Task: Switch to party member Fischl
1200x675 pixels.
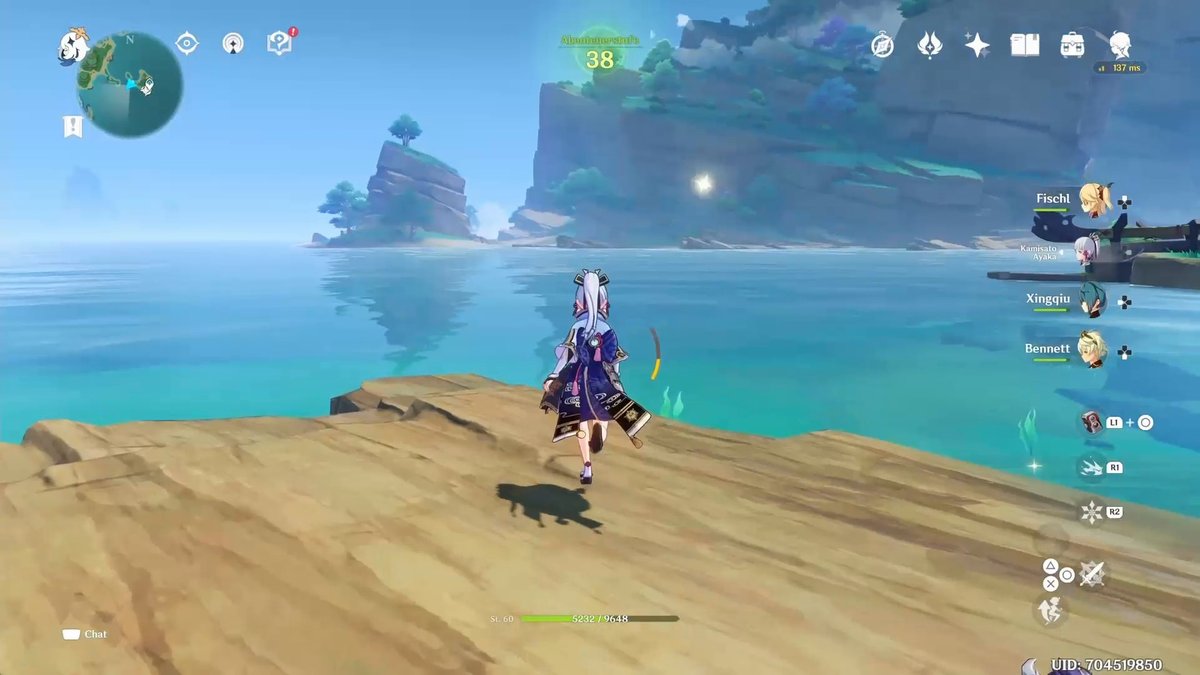Action: click(1094, 198)
